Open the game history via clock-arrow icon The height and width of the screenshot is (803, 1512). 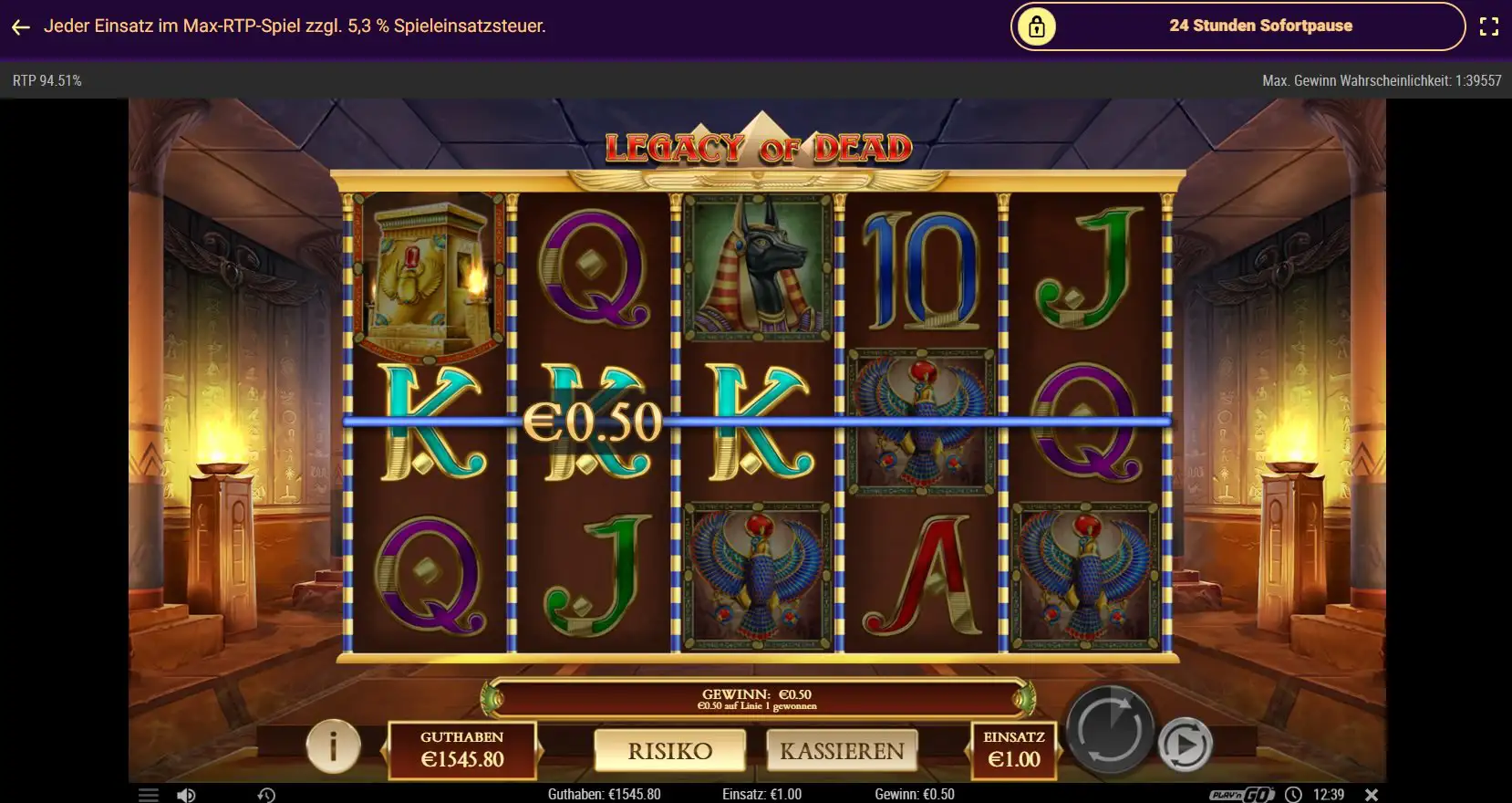(x=266, y=793)
